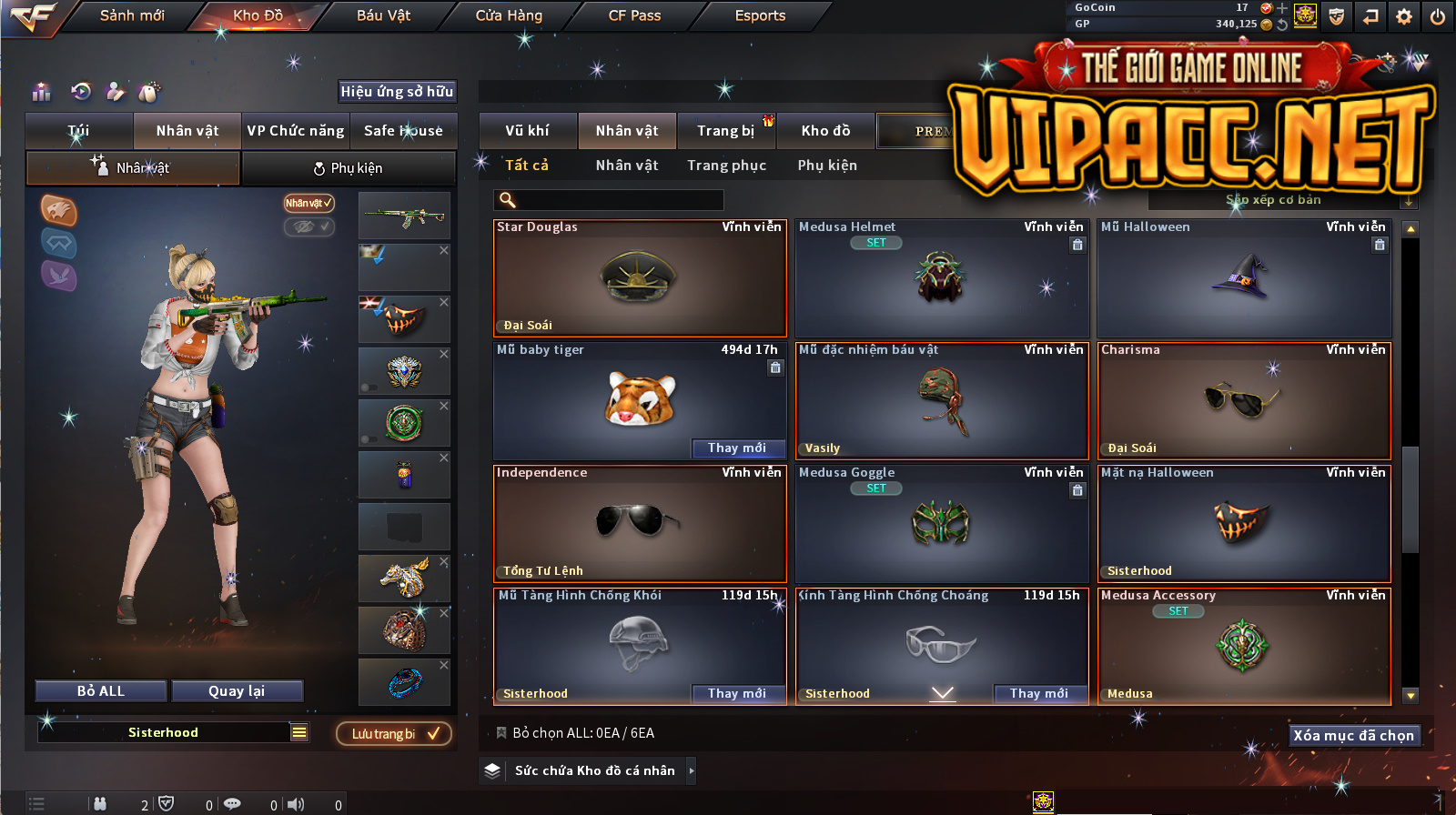The image size is (1456, 815).
Task: Go to the Sảnh mới lobby
Action: (132, 15)
